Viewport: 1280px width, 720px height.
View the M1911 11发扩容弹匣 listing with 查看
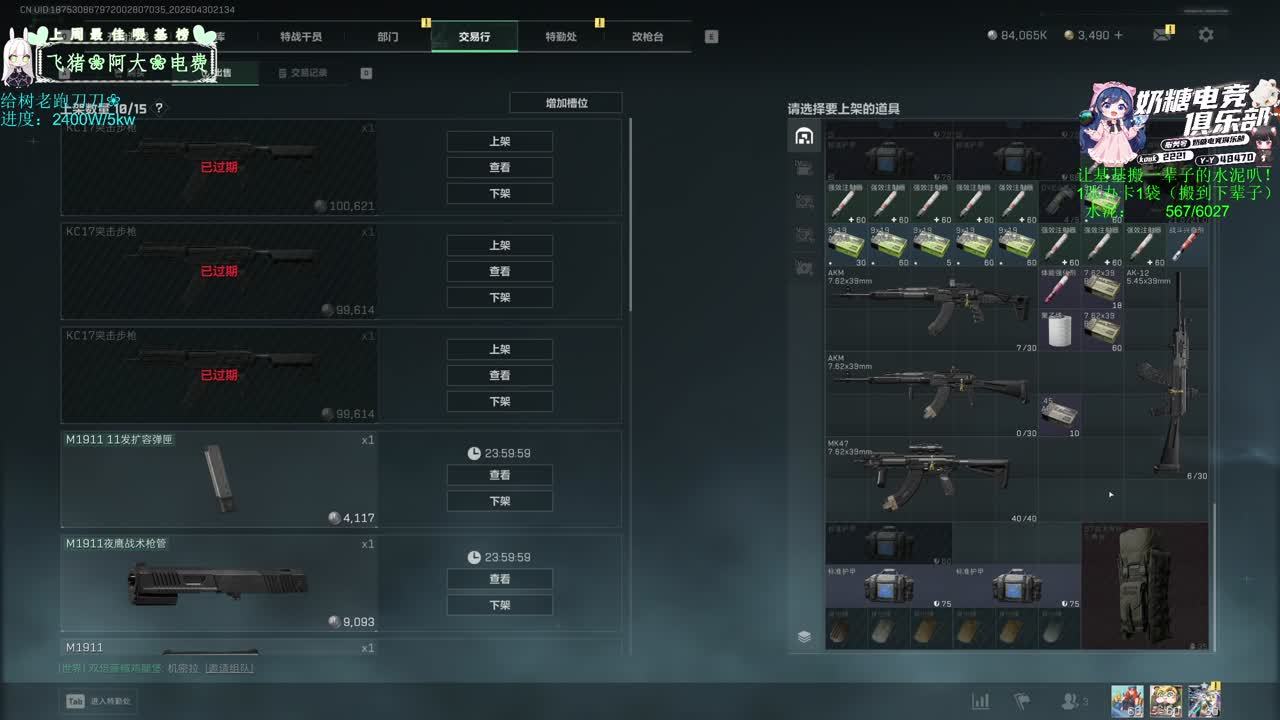500,475
